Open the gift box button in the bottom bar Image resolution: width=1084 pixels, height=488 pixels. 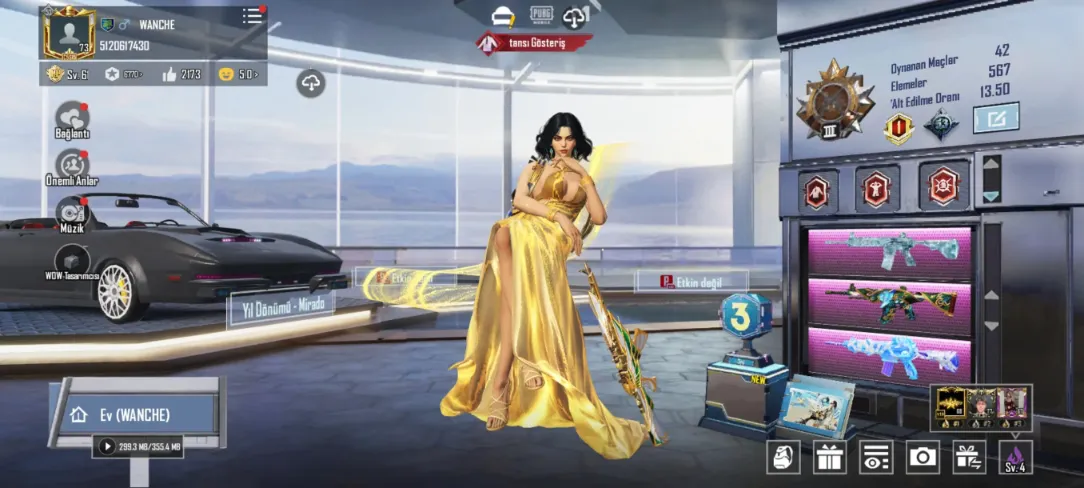(829, 457)
